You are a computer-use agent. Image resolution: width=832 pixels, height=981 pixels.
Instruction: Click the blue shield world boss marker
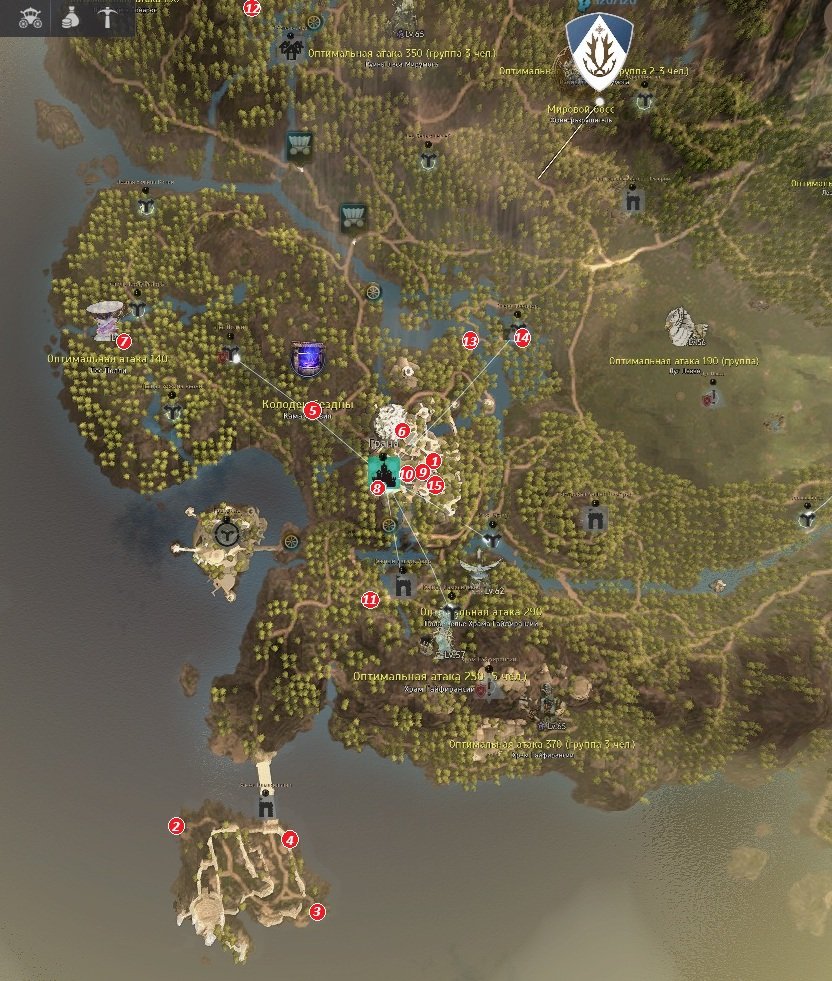click(599, 47)
